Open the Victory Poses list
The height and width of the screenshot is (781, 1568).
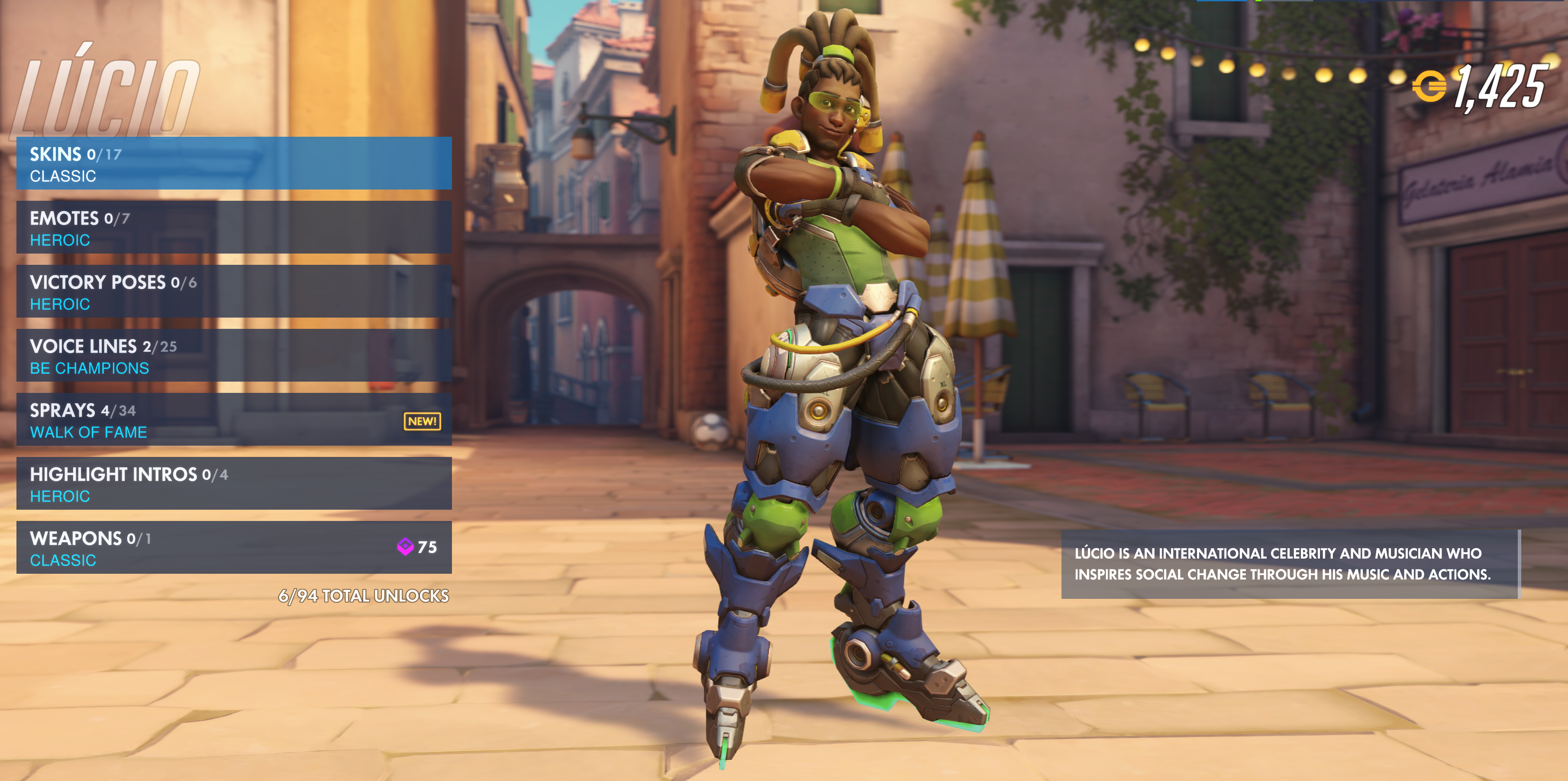tap(234, 291)
